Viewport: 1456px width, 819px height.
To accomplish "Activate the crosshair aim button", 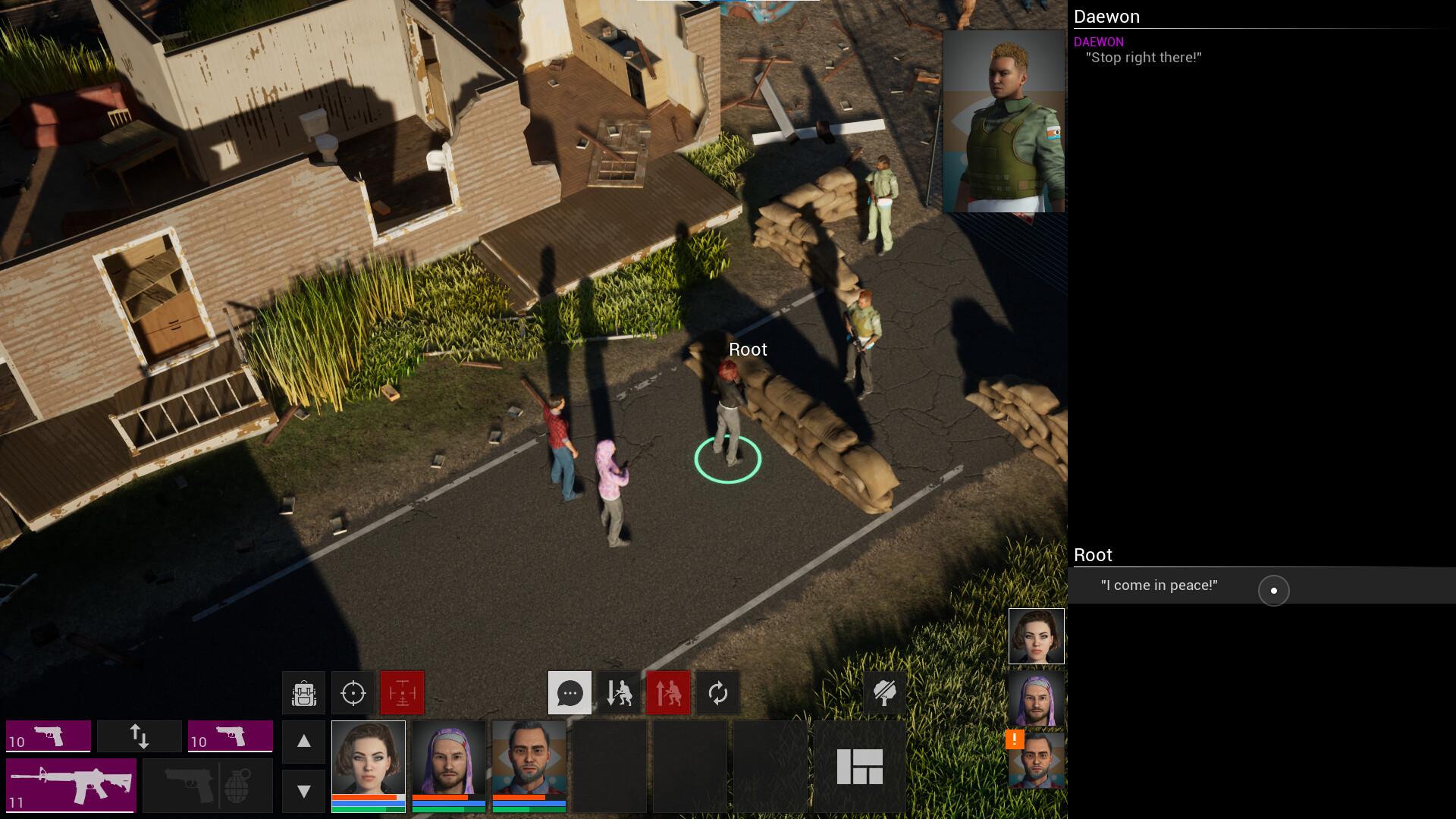I will pyautogui.click(x=353, y=693).
